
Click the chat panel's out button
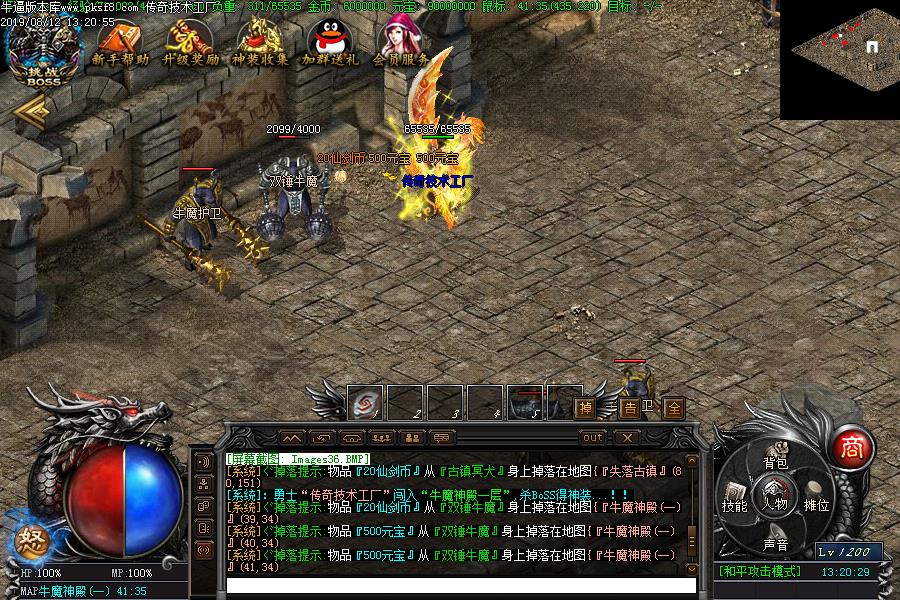[x=593, y=438]
